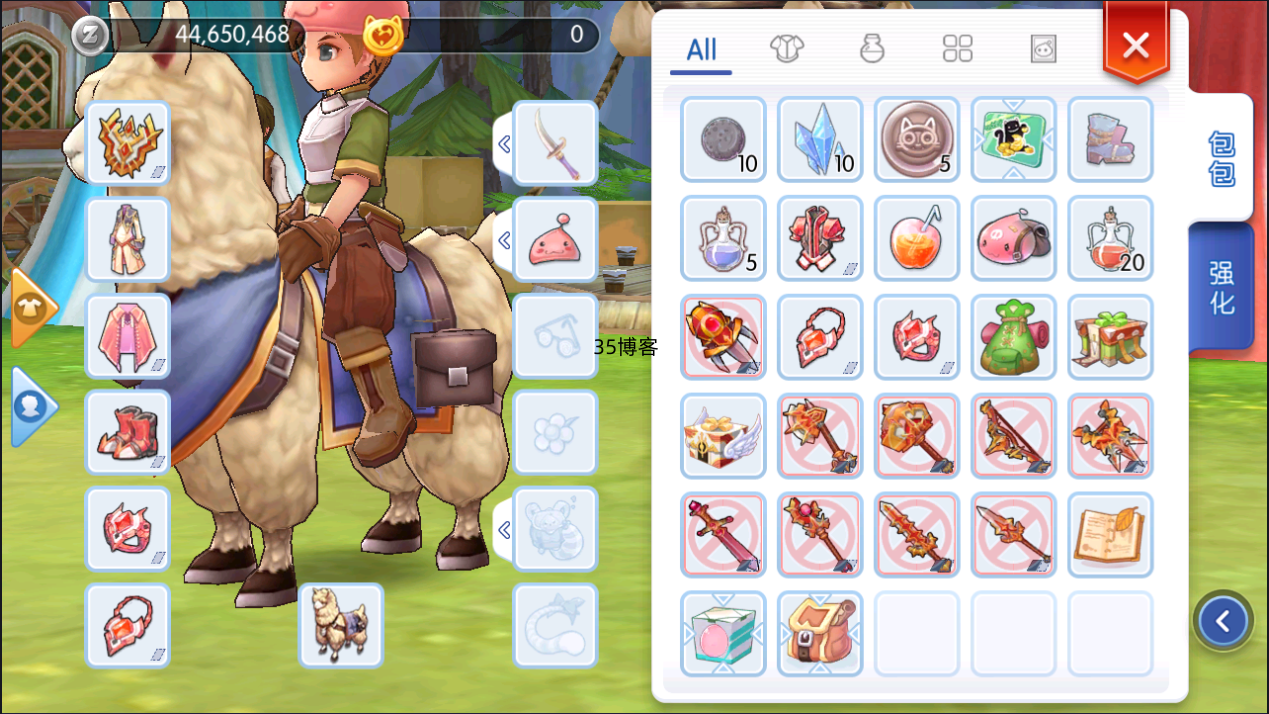Select the four-squares materials category tab
The width and height of the screenshot is (1269, 714).
coord(958,48)
